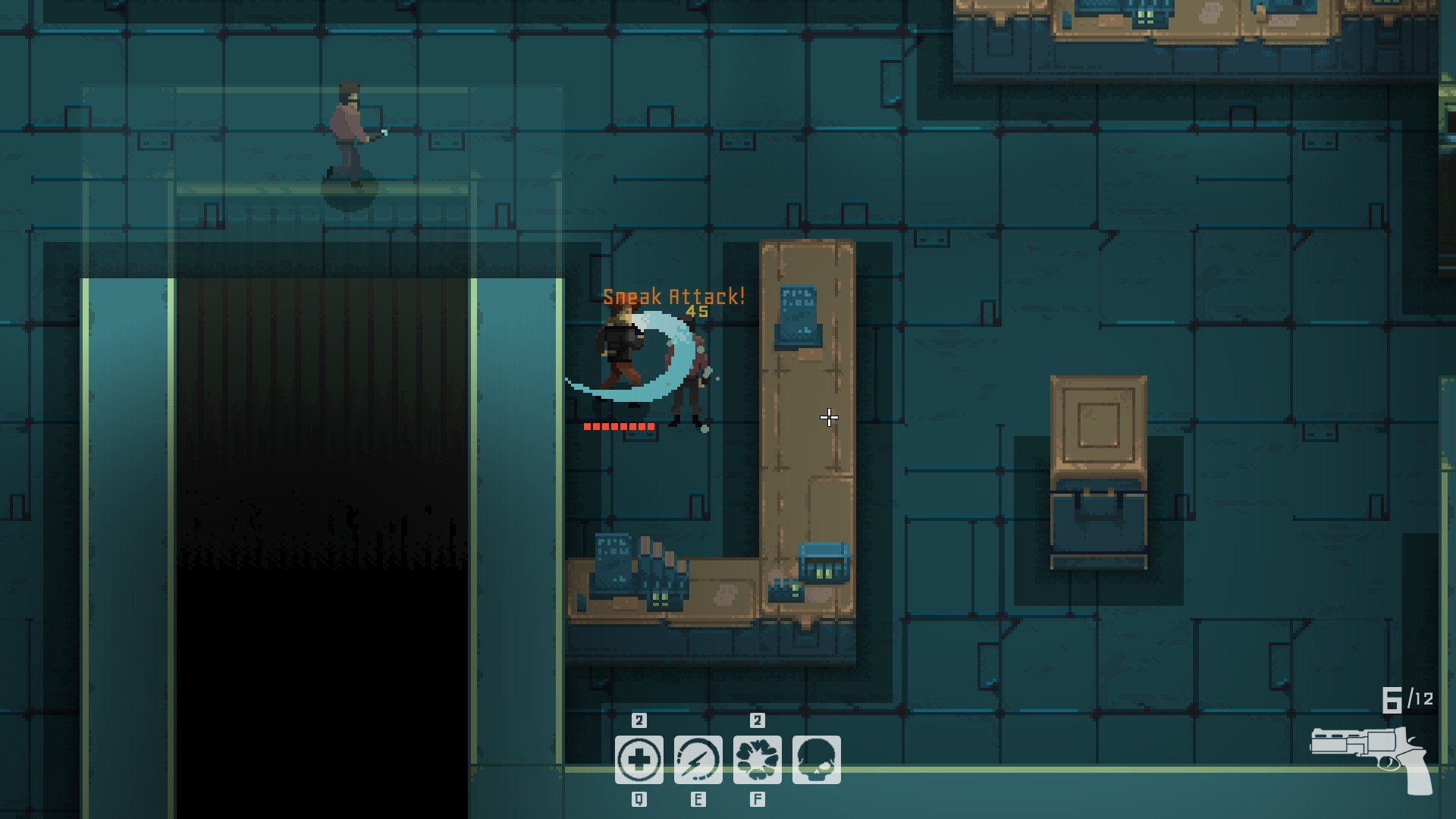Click the skull ability icon

817,758
